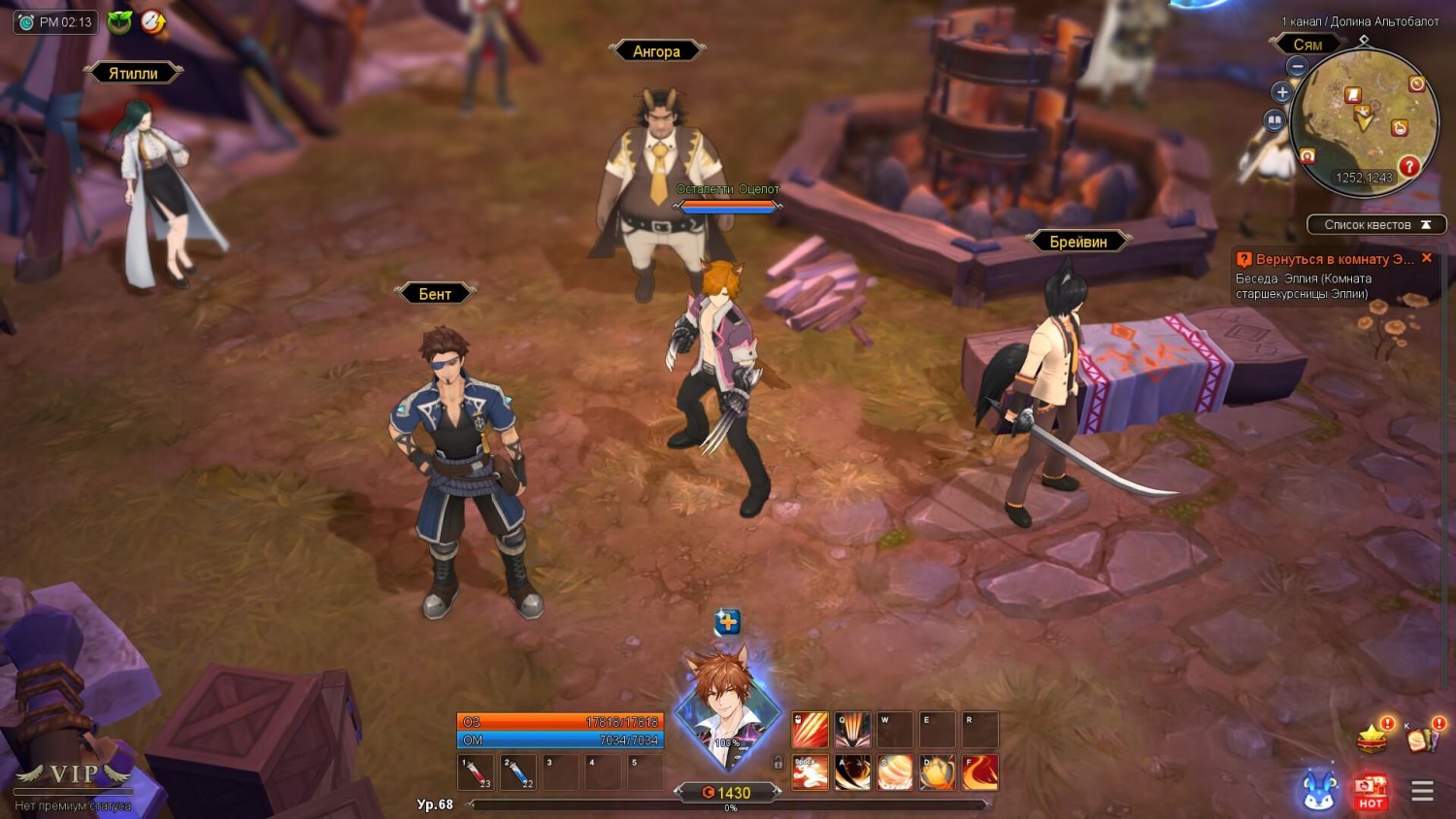Toggle the skill bar padlock
The height and width of the screenshot is (819, 1456).
pos(778,763)
